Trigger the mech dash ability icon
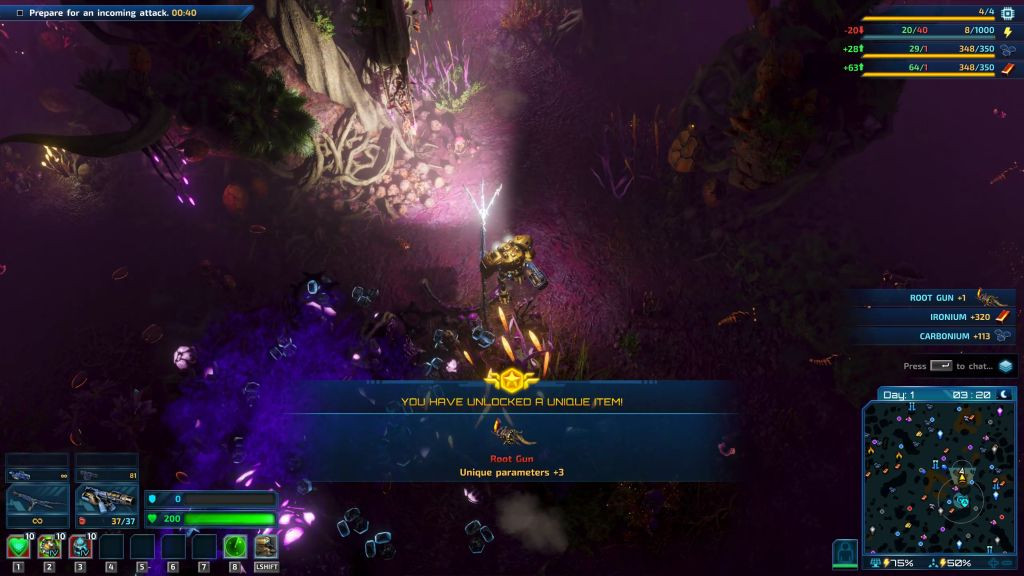The height and width of the screenshot is (576, 1024). click(x=266, y=547)
